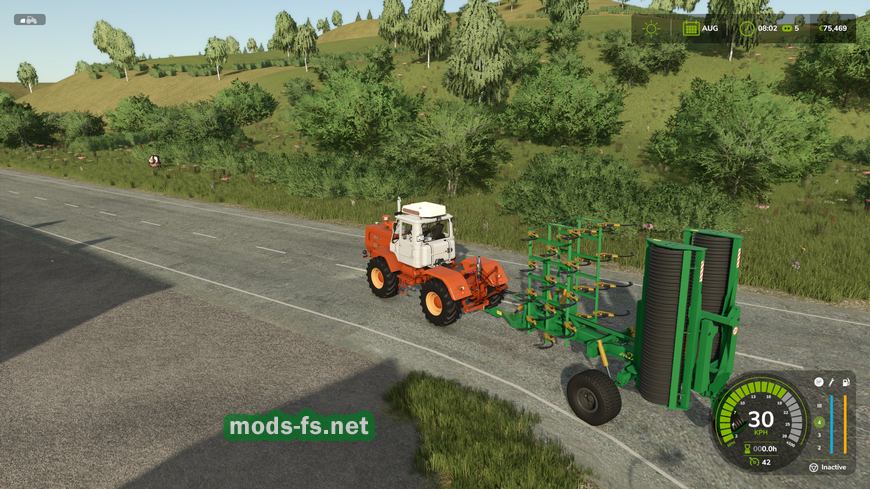This screenshot has width=870, height=489.
Task: Click the wrench damage icon
Action: 831,381
